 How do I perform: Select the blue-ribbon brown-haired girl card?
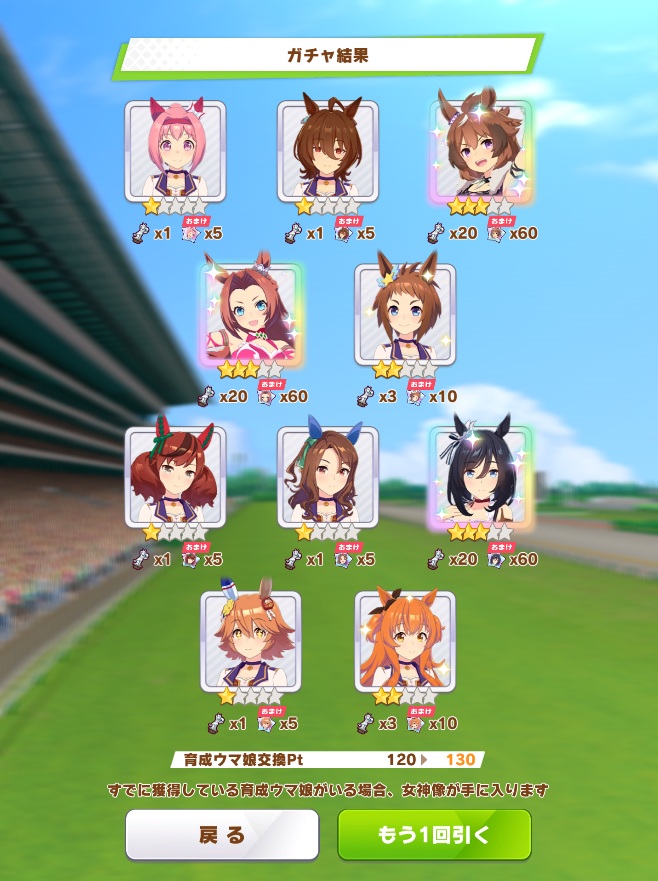tap(327, 476)
